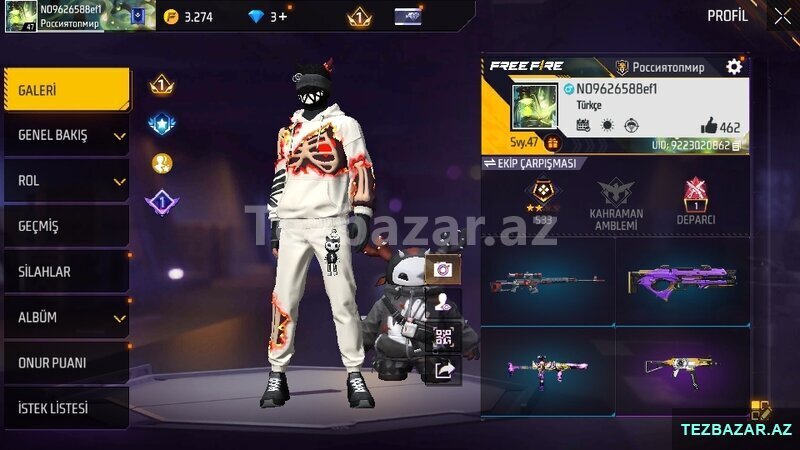Expand the Rol section

point(66,181)
